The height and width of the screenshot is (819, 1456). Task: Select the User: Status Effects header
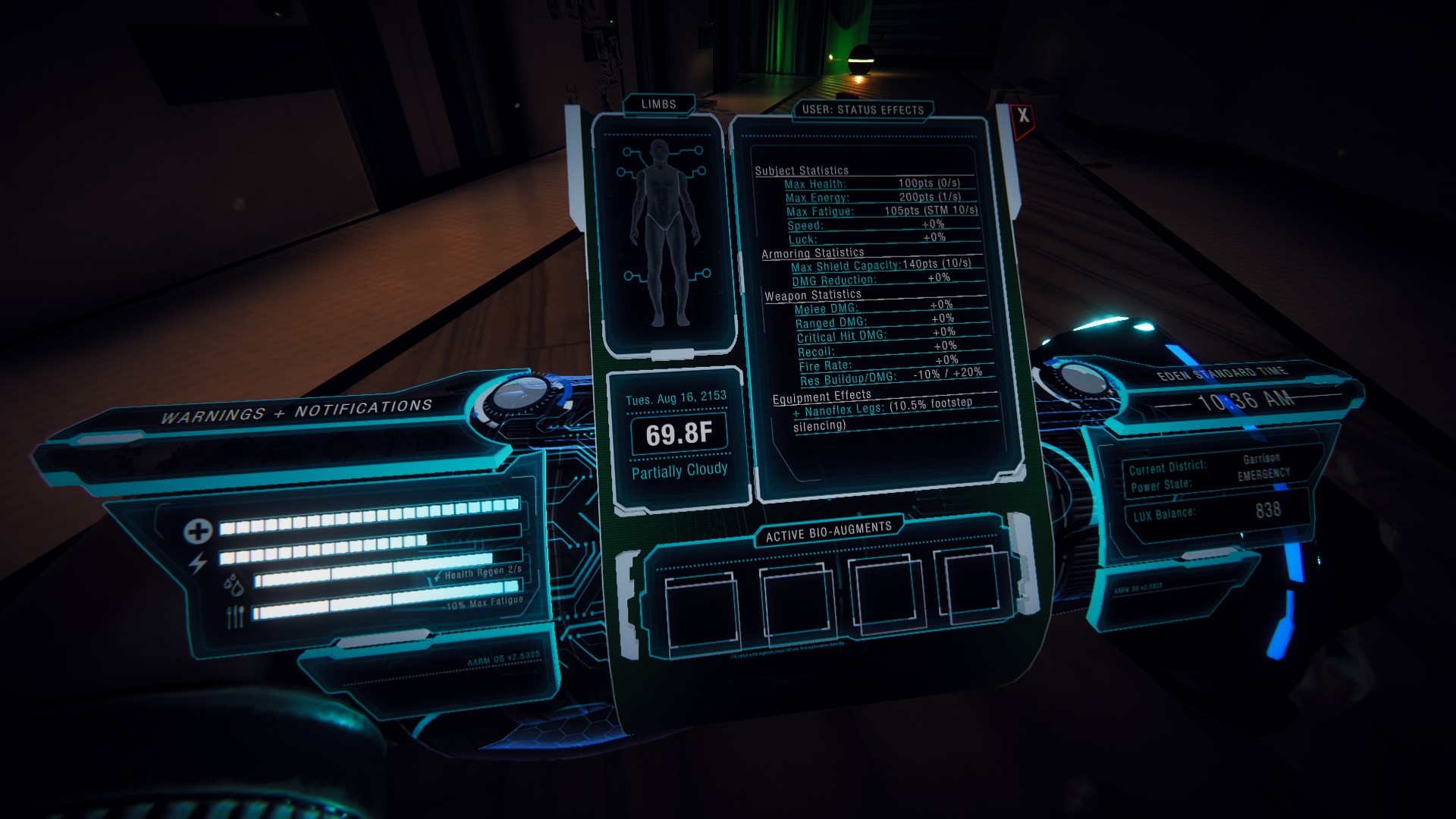point(863,110)
